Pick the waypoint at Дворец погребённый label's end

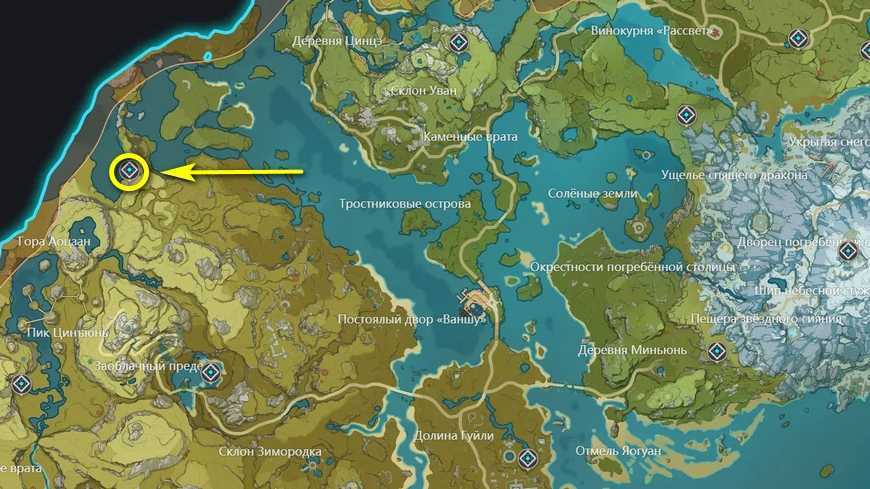[x=848, y=250]
